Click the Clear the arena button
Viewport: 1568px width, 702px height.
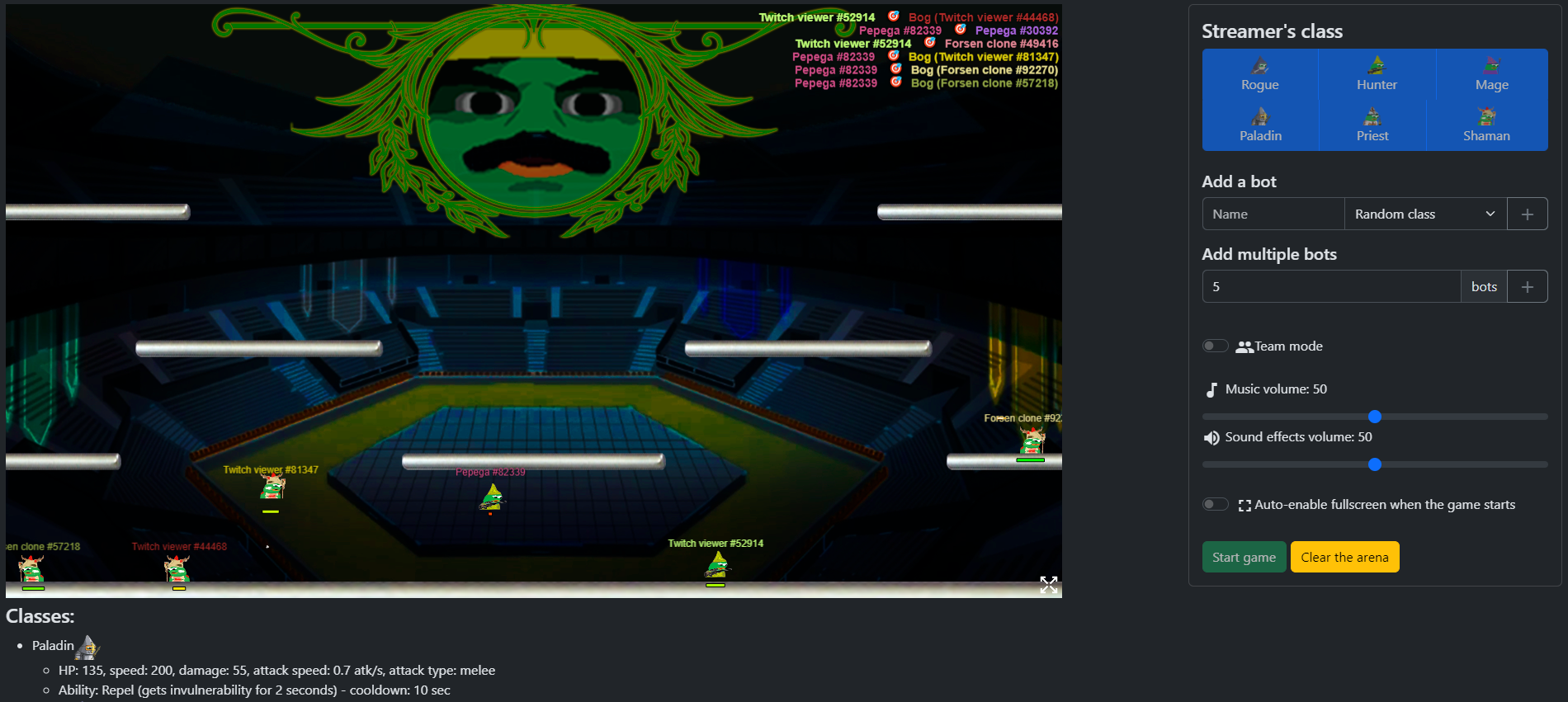[1344, 556]
